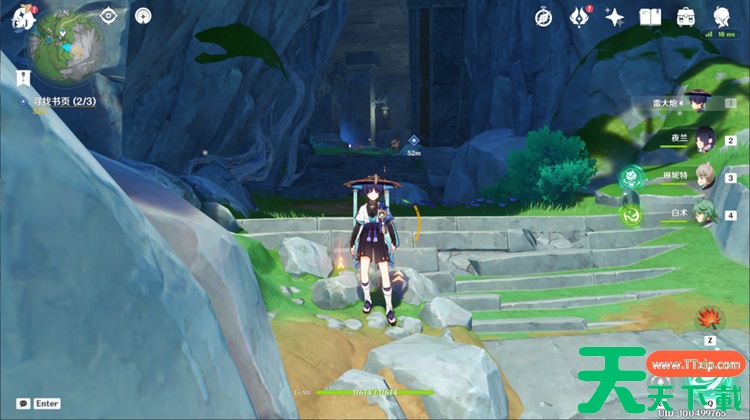Switch to party member 雷大炮
750x420 pixels.
pos(700,101)
